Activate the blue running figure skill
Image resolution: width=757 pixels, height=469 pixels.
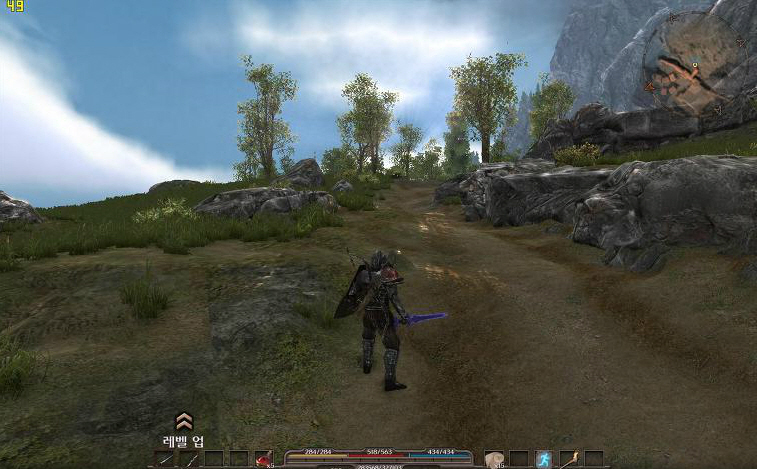(543, 459)
